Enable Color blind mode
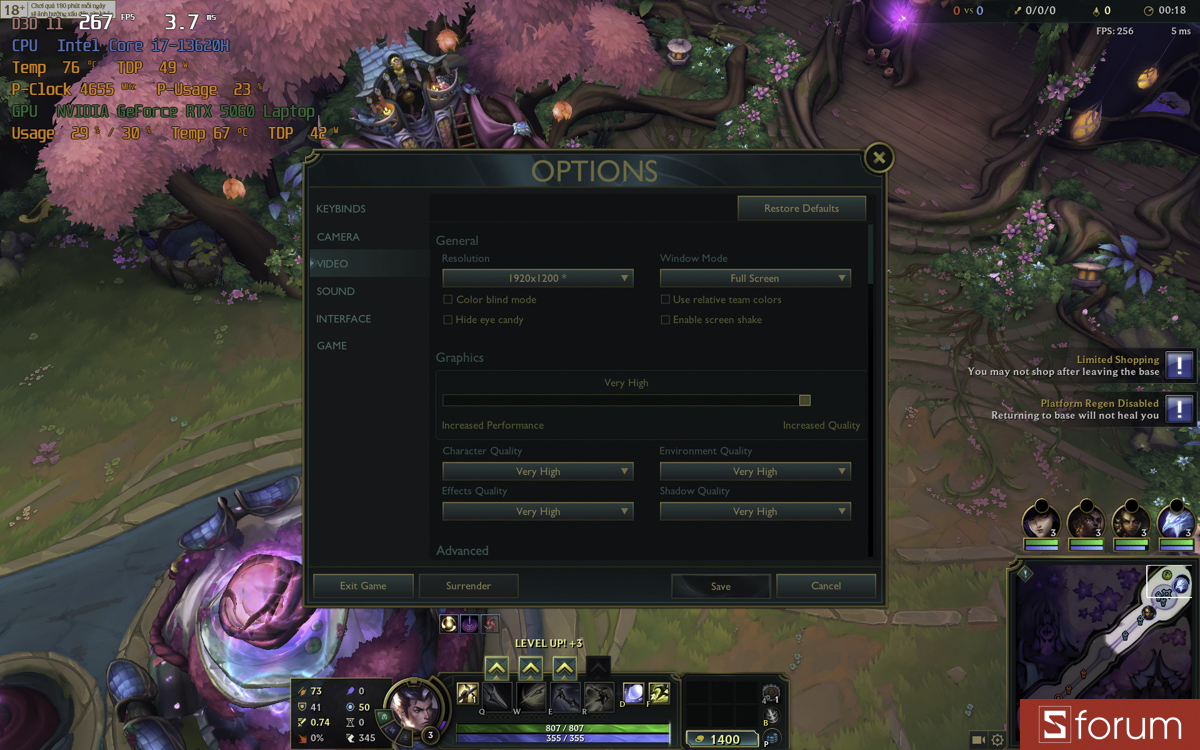1200x750 pixels. pyautogui.click(x=448, y=300)
